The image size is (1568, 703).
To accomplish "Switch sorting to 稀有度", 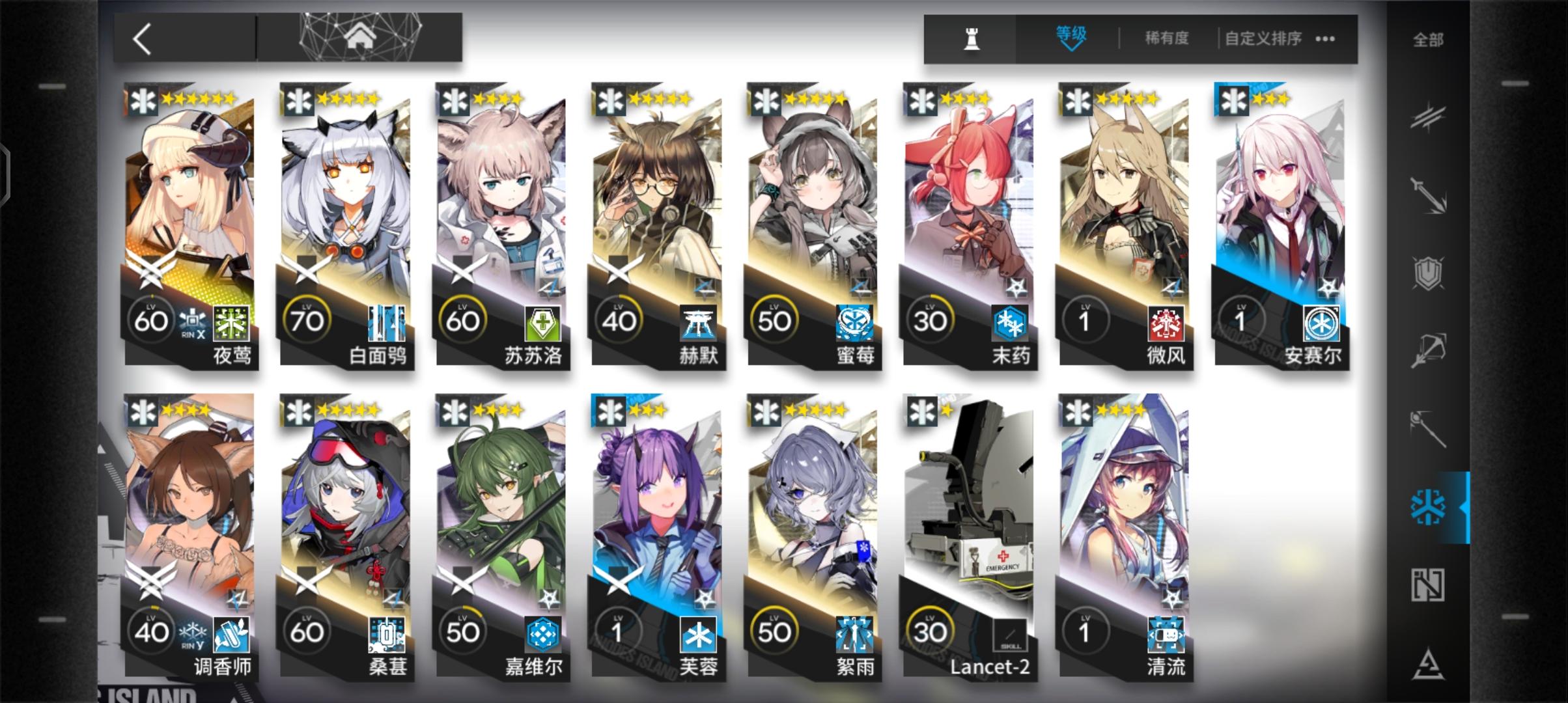I will pyautogui.click(x=1166, y=38).
